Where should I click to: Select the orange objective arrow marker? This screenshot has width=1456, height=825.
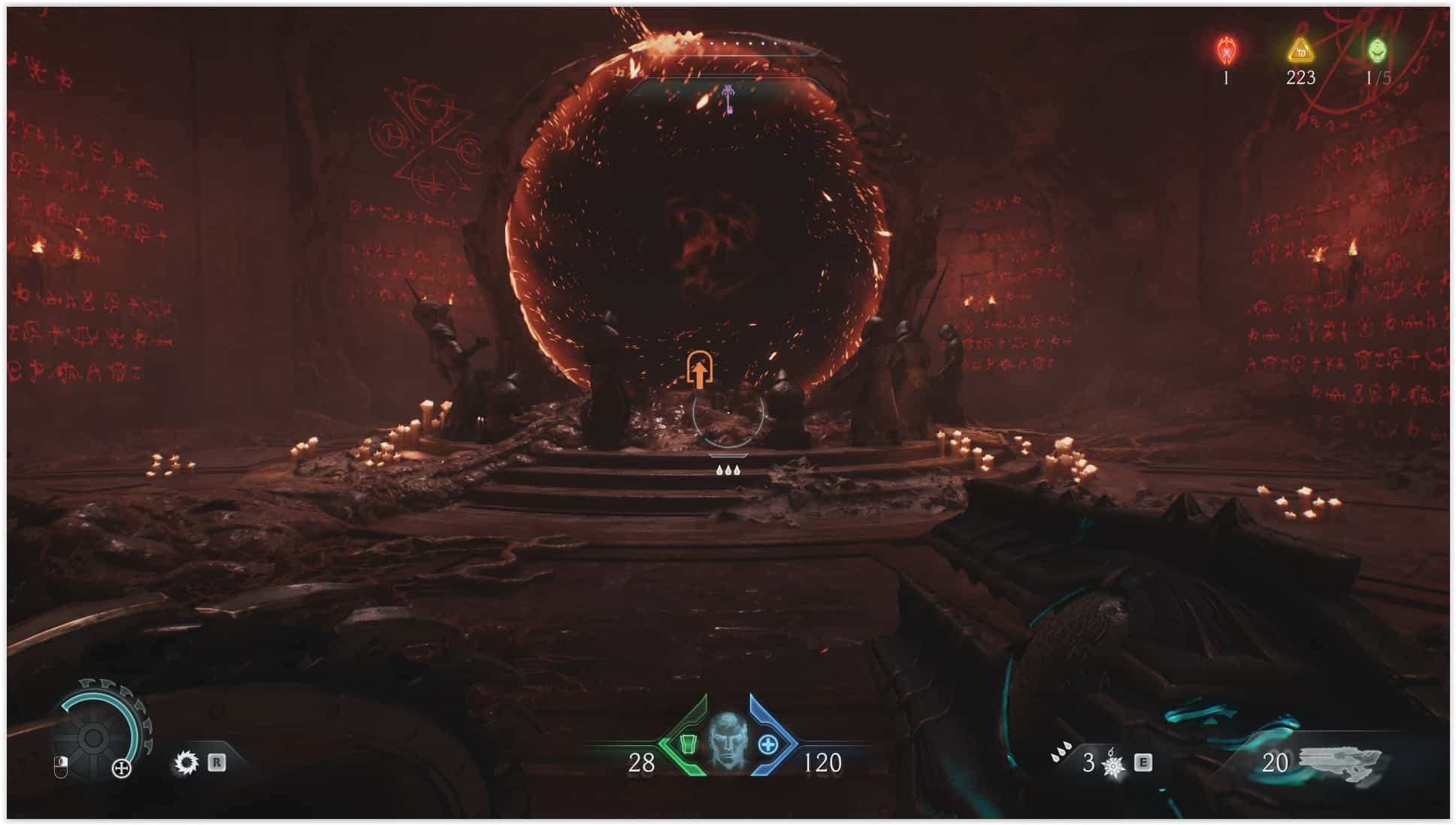pyautogui.click(x=699, y=371)
